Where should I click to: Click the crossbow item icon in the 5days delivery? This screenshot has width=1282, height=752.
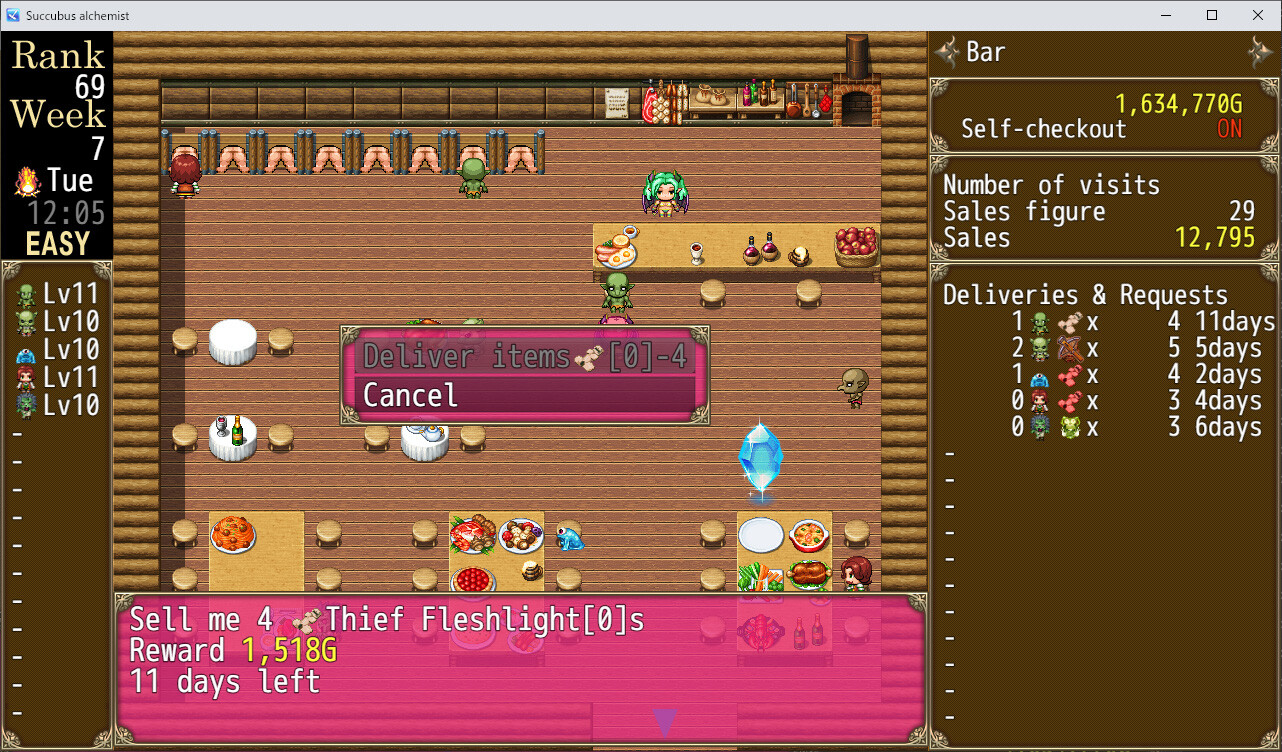[1070, 349]
